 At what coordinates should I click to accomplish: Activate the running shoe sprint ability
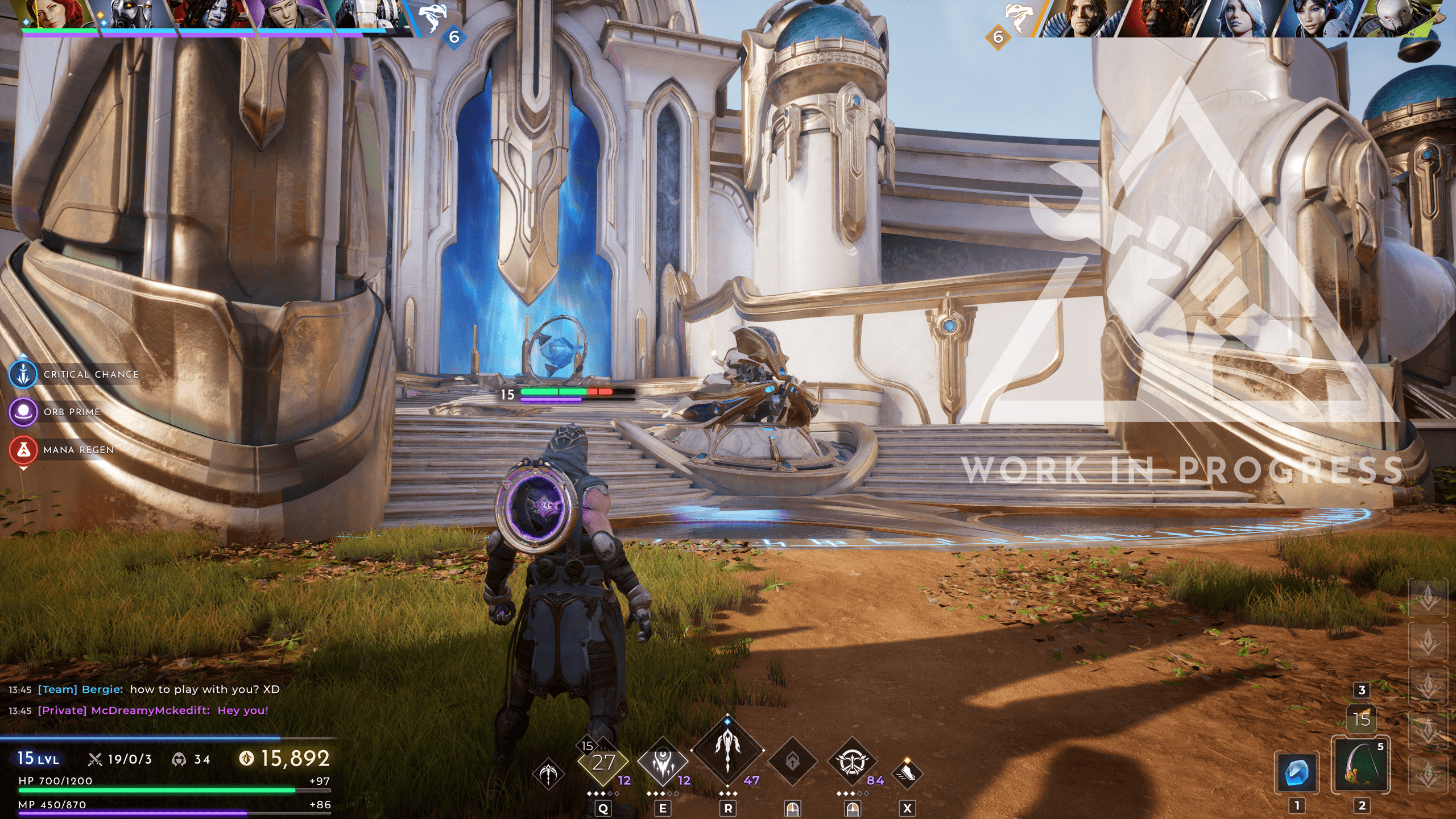(x=907, y=772)
